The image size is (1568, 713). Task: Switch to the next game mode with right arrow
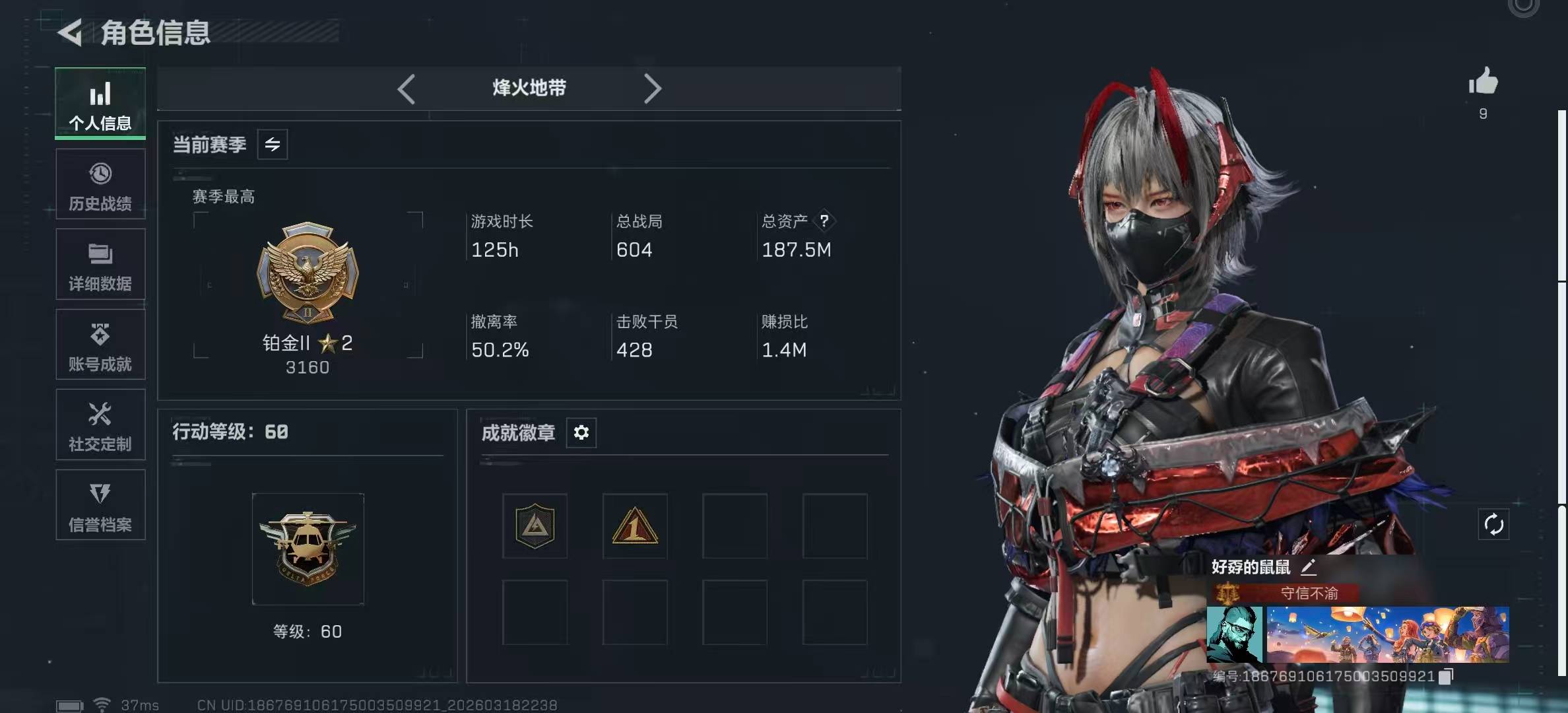(652, 88)
